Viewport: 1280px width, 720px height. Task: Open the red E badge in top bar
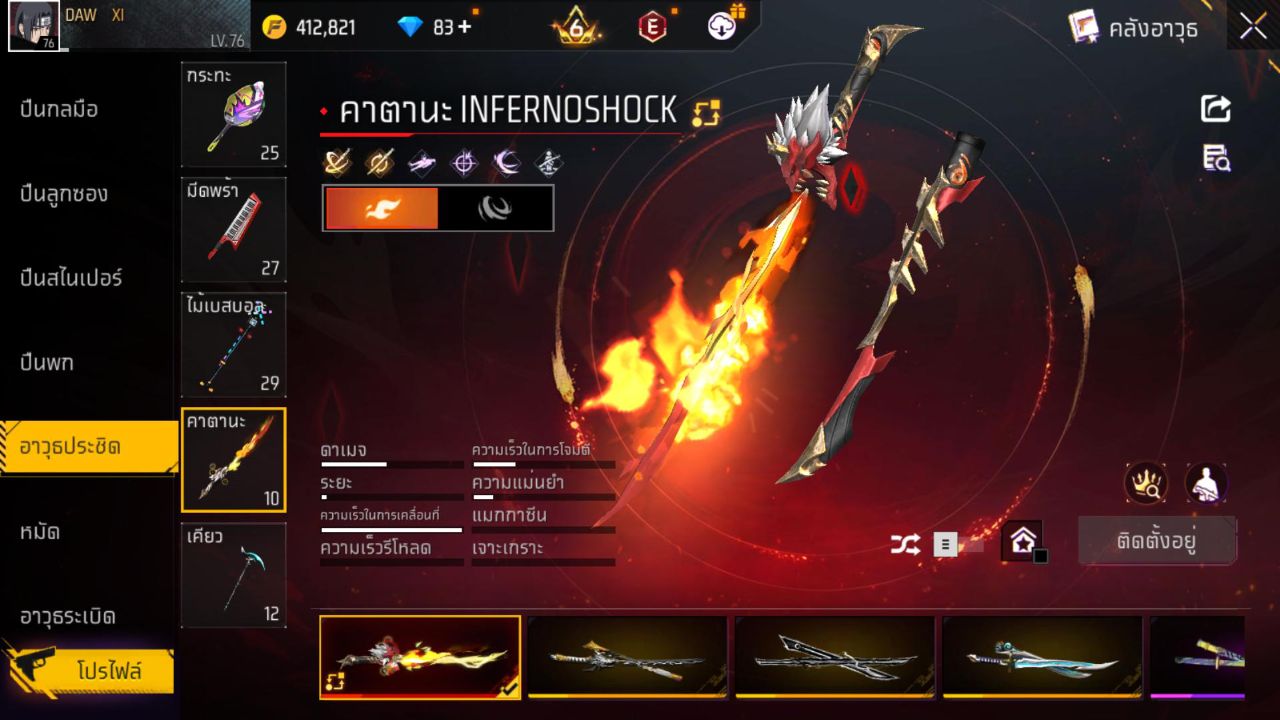(652, 26)
